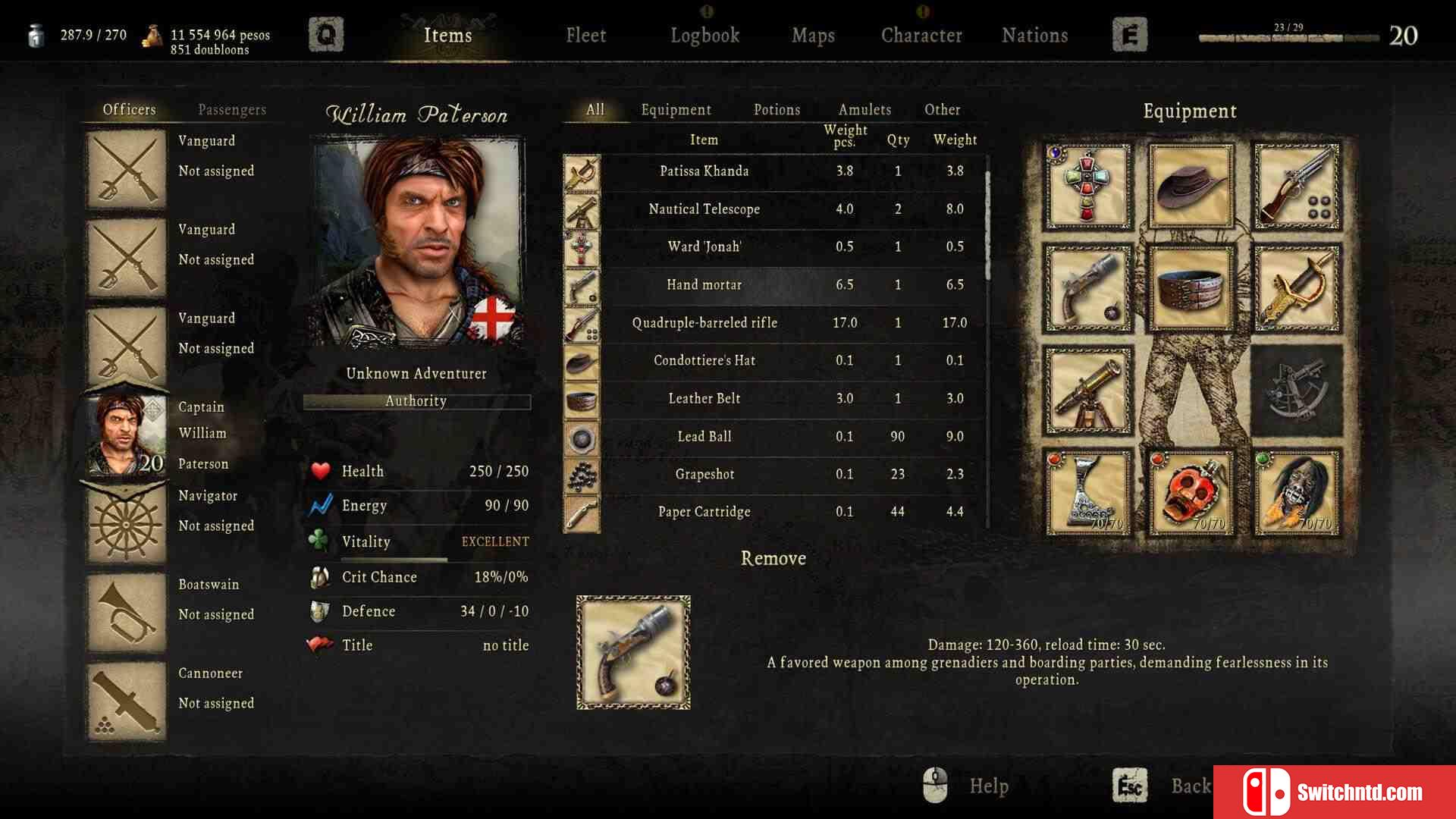The height and width of the screenshot is (819, 1456).
Task: Show only Potions in item list
Action: click(777, 110)
